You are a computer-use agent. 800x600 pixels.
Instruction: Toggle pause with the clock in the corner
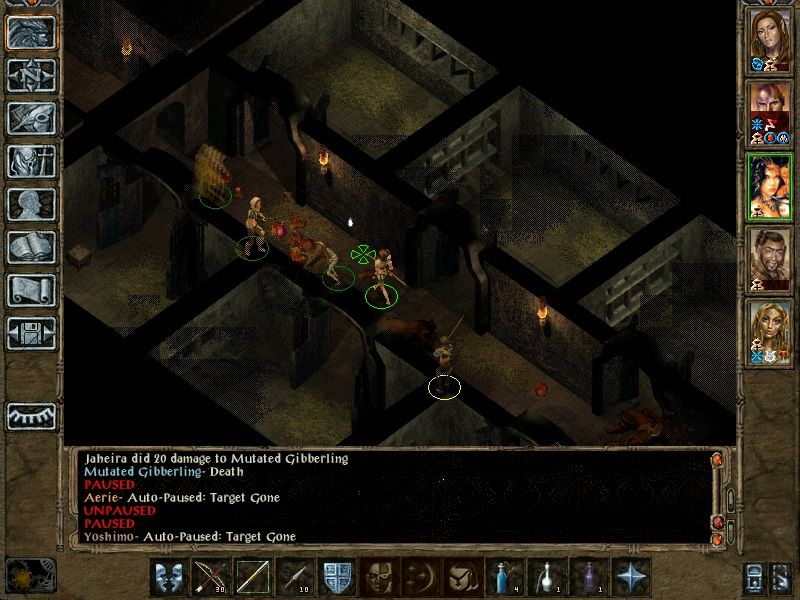pyautogui.click(x=30, y=575)
